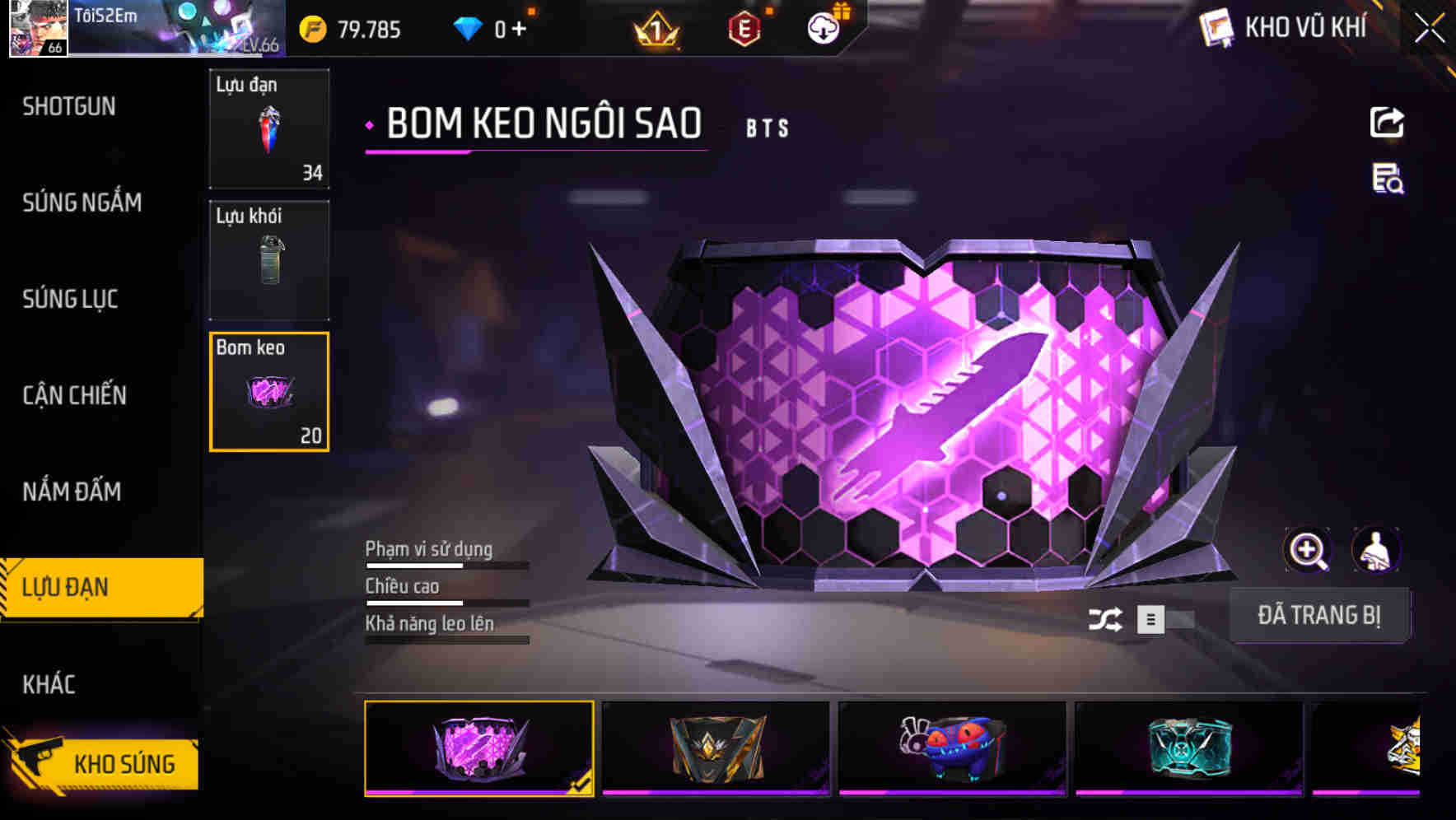Open the CẬN CHIẾN weapon category

coord(74,396)
